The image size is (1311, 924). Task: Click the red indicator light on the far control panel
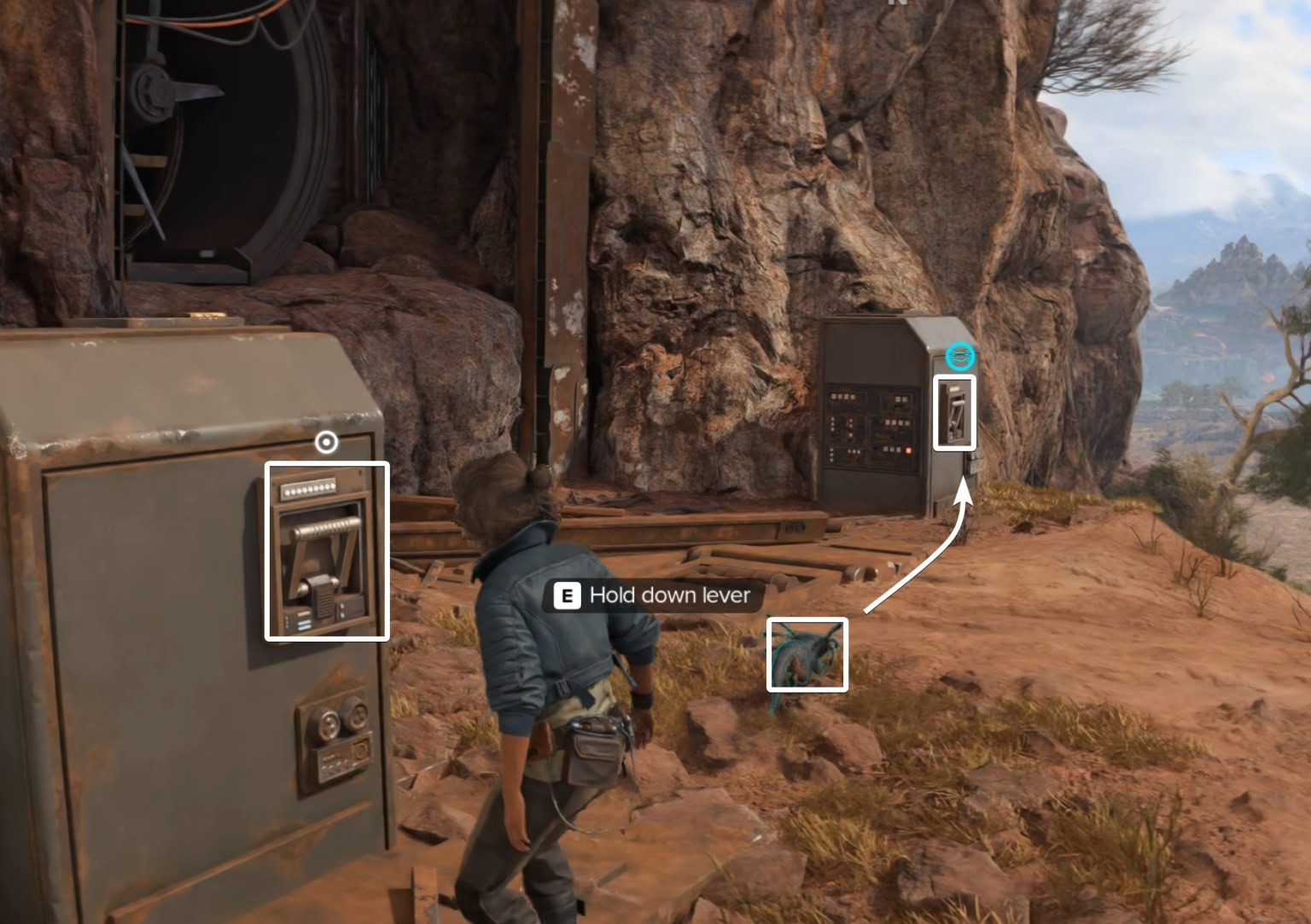[909, 451]
